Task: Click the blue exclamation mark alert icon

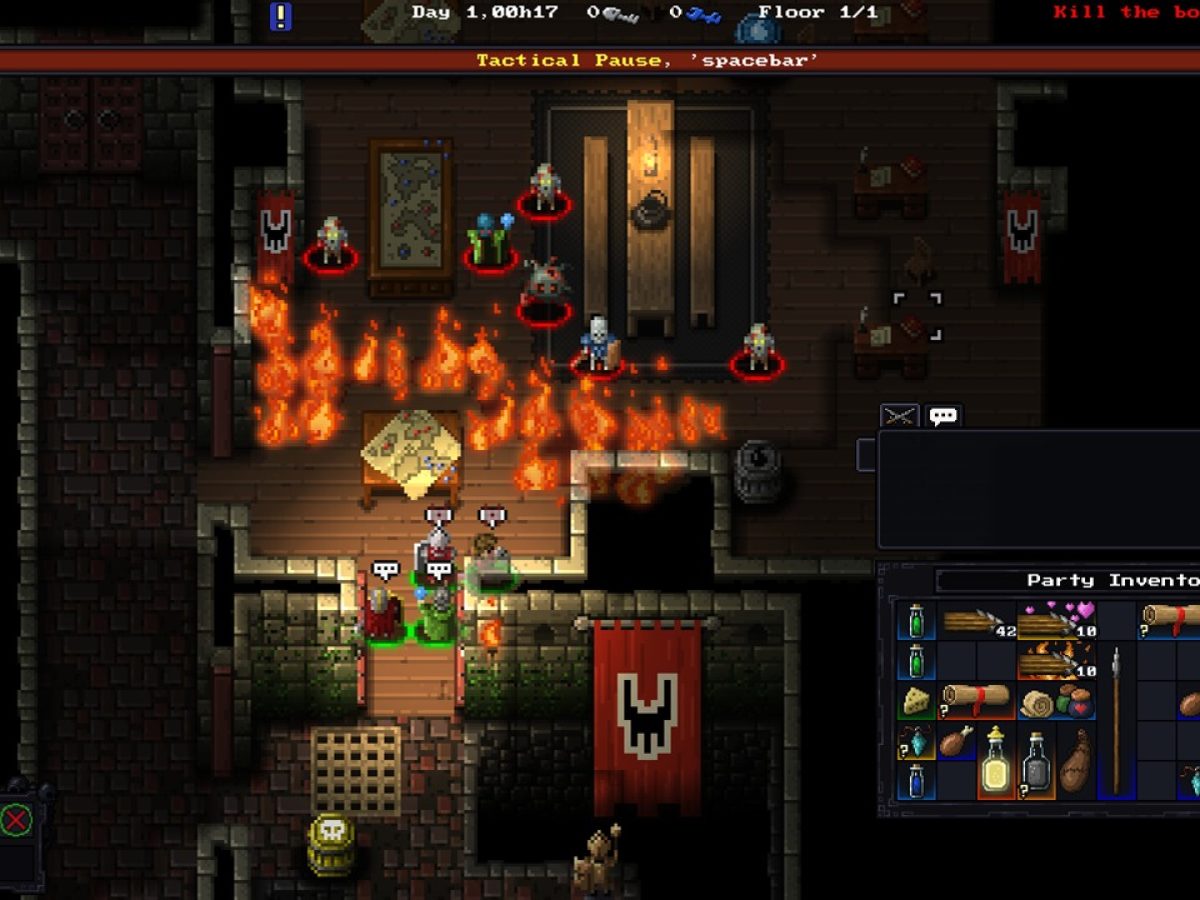Action: pos(281,15)
